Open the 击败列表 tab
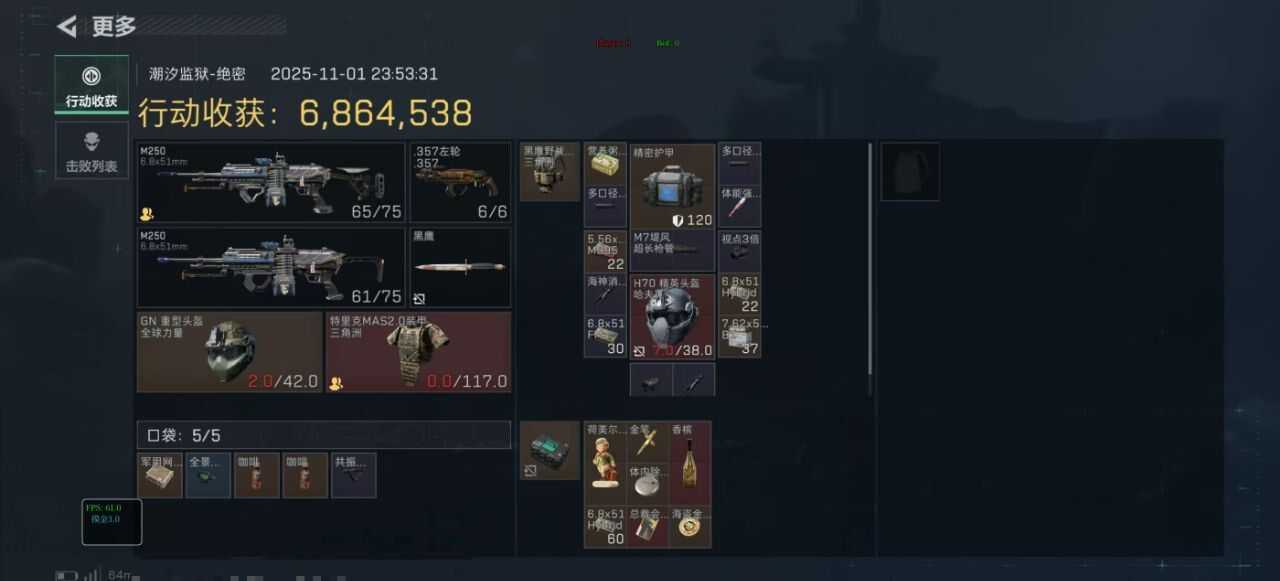1280x581 pixels. tap(91, 151)
